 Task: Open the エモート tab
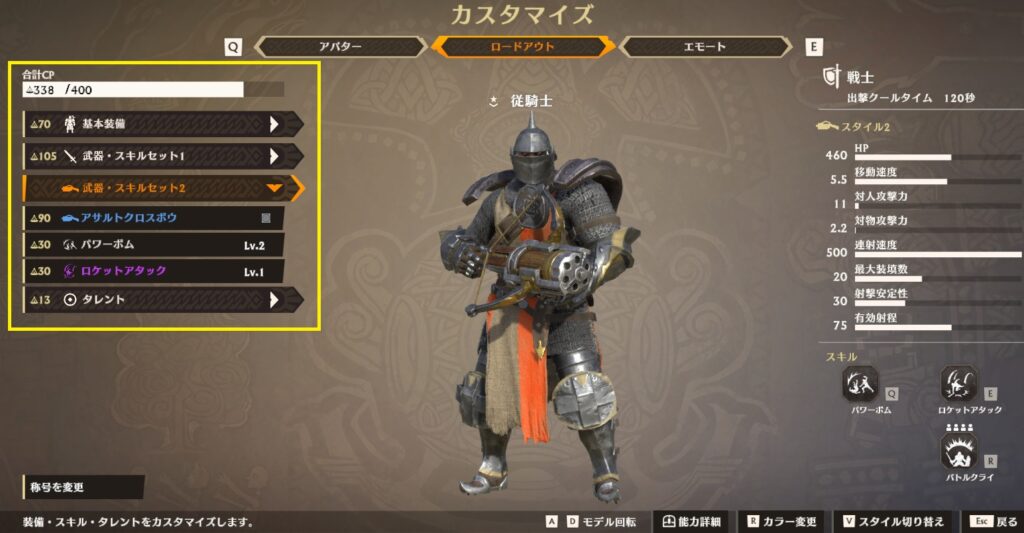(706, 47)
